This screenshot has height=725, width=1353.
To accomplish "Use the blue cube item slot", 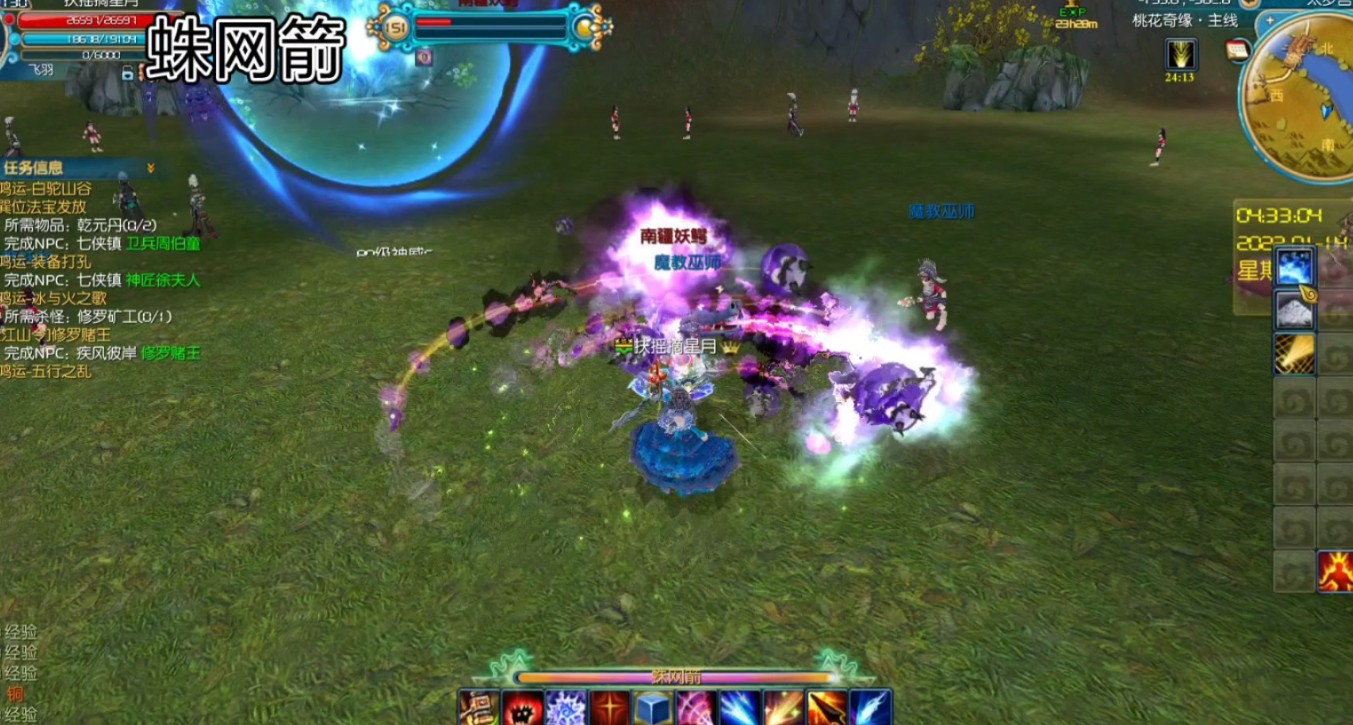I will click(x=652, y=708).
